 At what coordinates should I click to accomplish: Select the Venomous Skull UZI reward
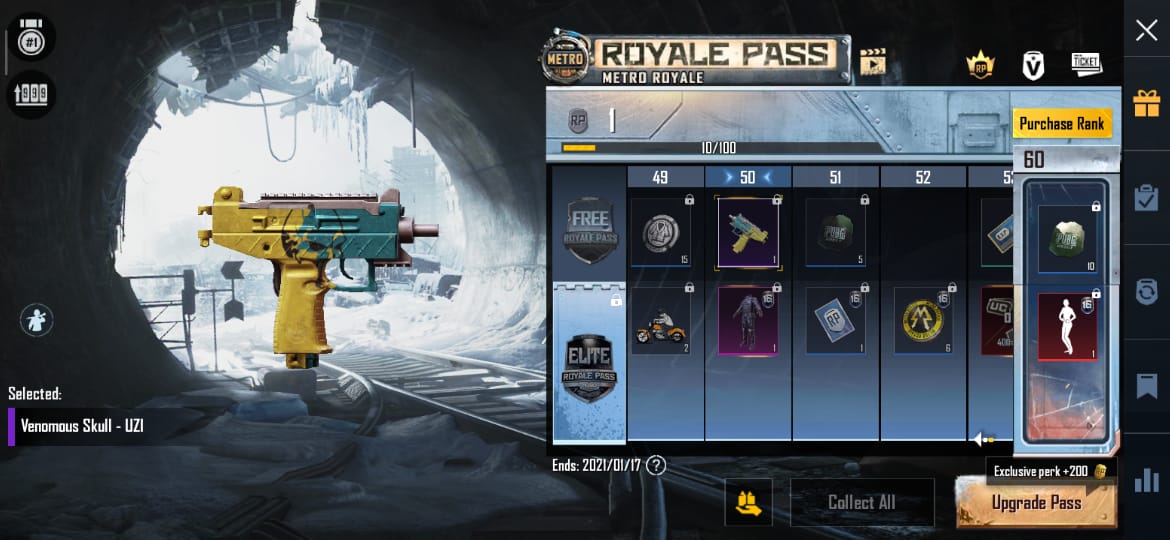(x=748, y=233)
